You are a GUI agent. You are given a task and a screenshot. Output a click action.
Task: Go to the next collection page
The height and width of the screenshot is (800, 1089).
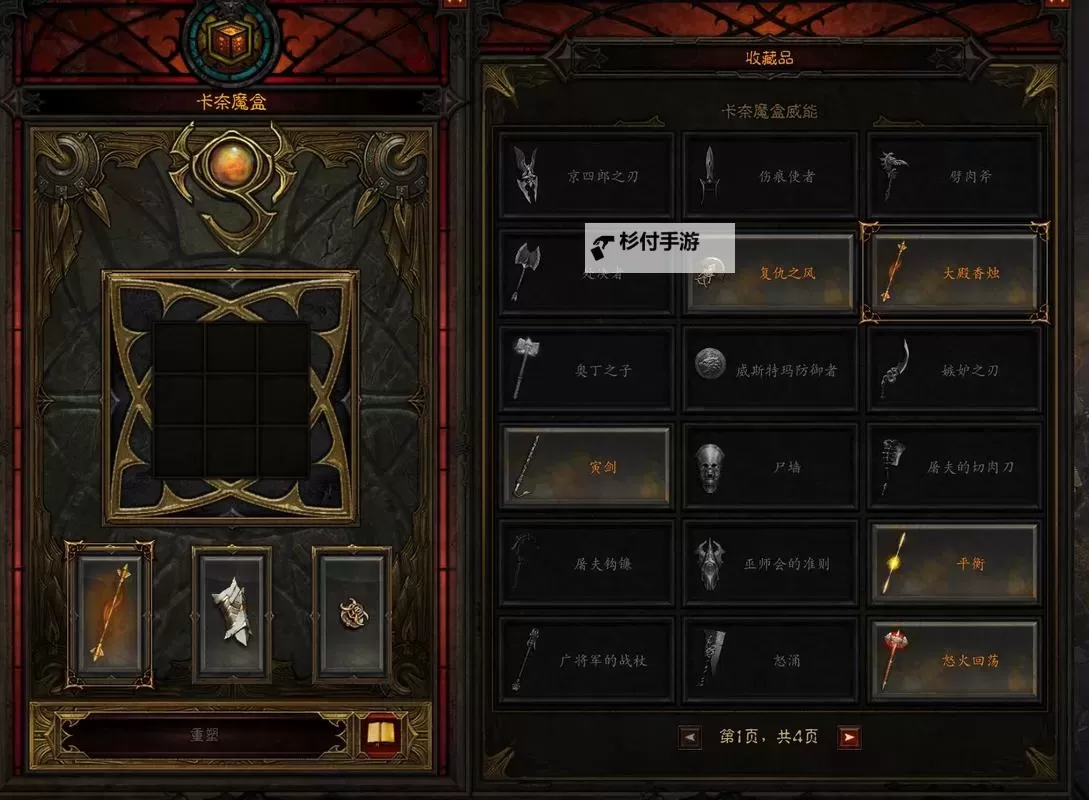tap(849, 738)
